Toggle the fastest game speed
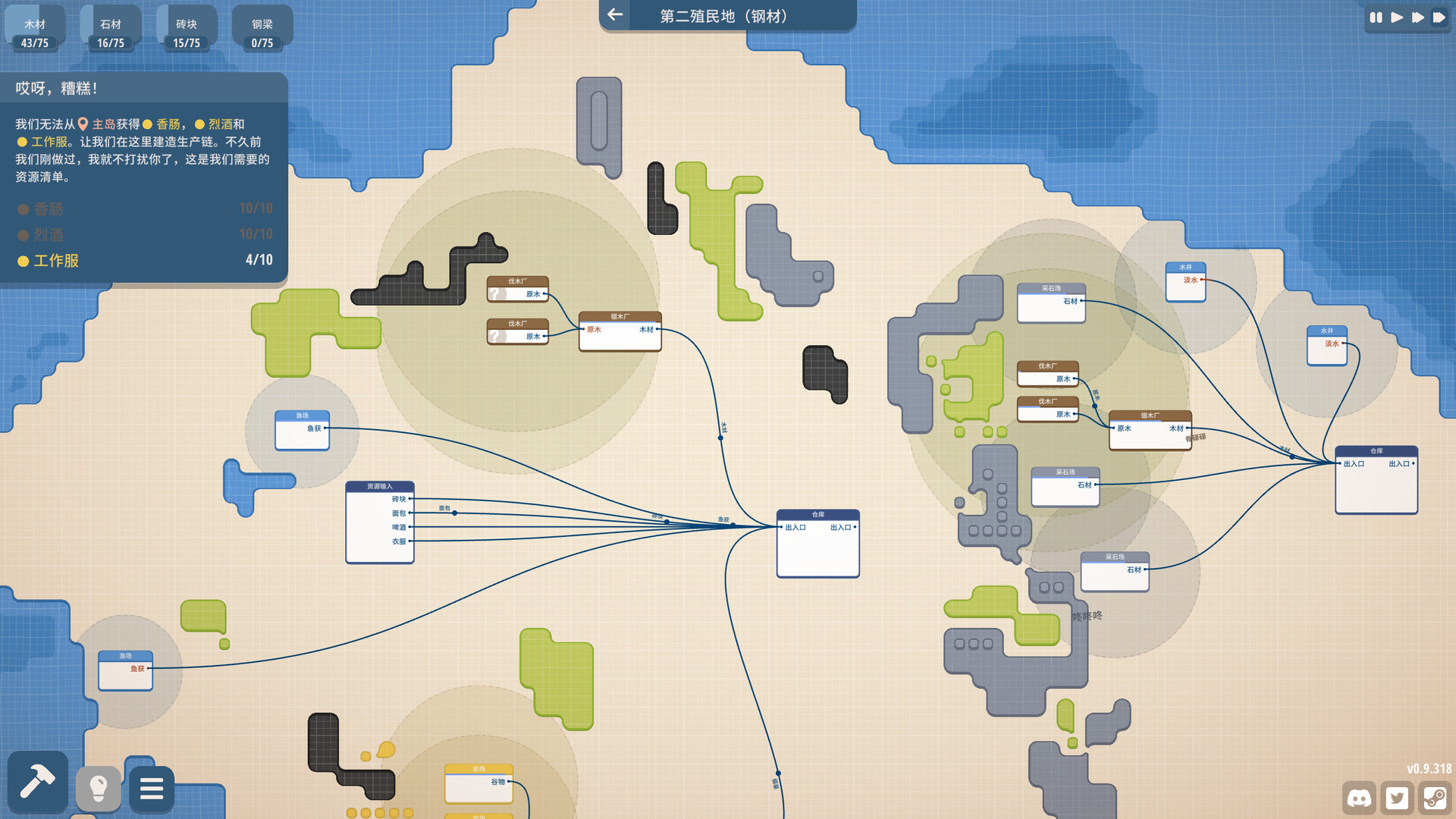 click(1438, 17)
